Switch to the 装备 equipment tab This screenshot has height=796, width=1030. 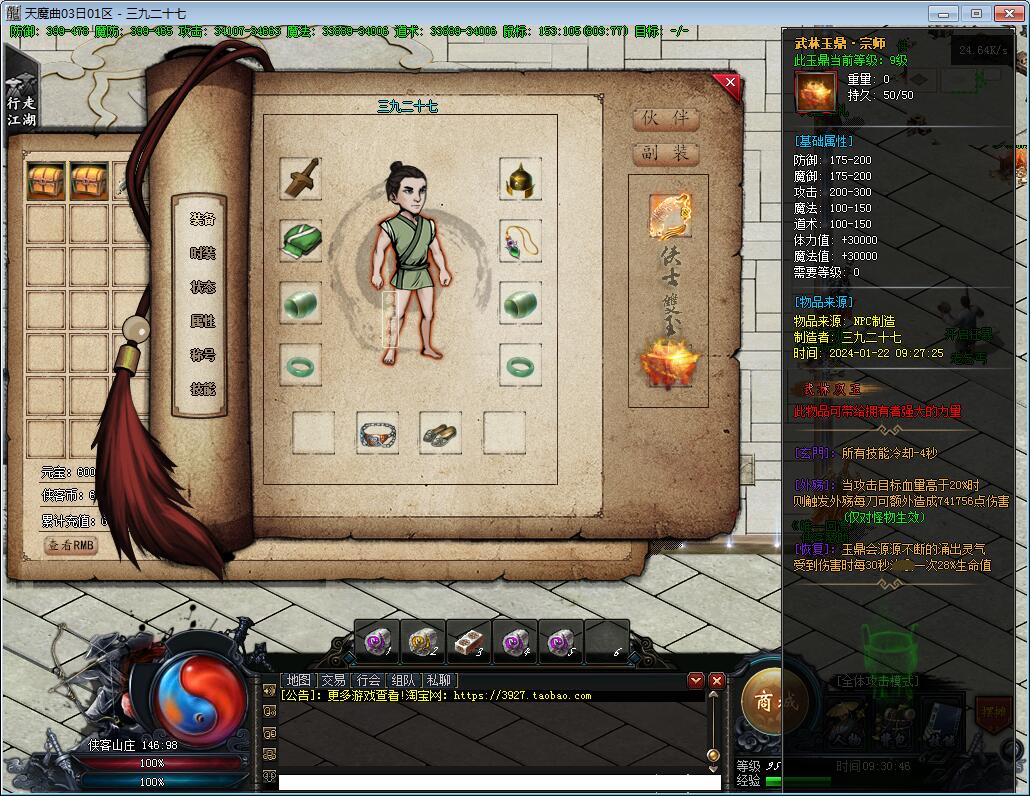coord(203,220)
